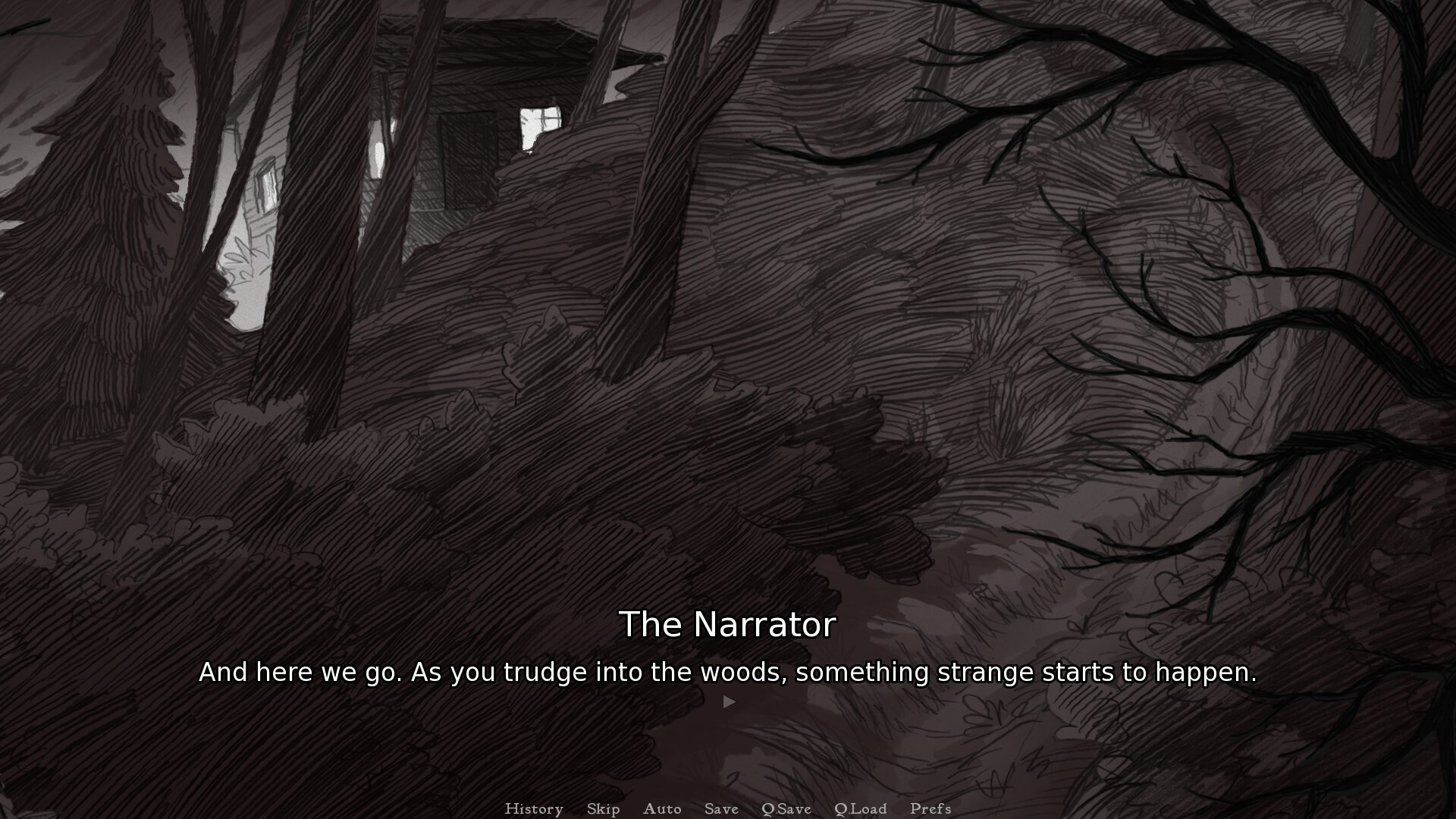The image size is (1456, 819).
Task: Open the History log
Action: coord(534,808)
